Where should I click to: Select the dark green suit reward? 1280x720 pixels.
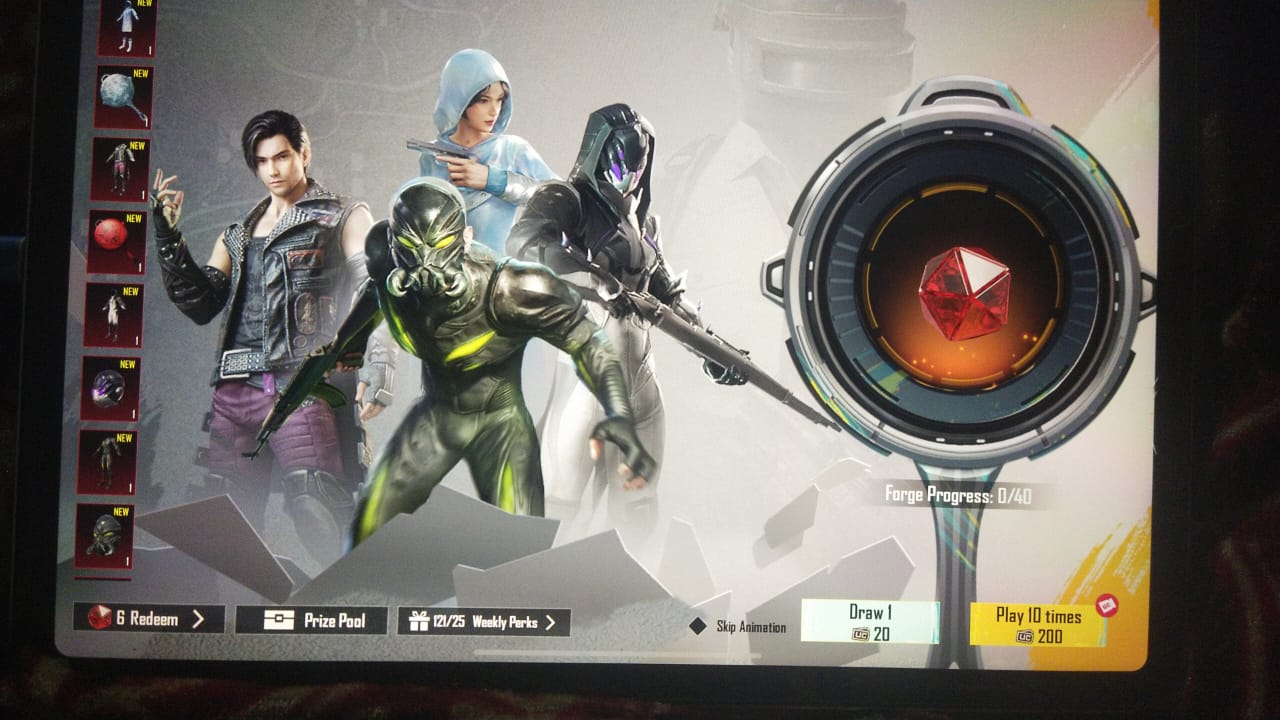click(107, 461)
